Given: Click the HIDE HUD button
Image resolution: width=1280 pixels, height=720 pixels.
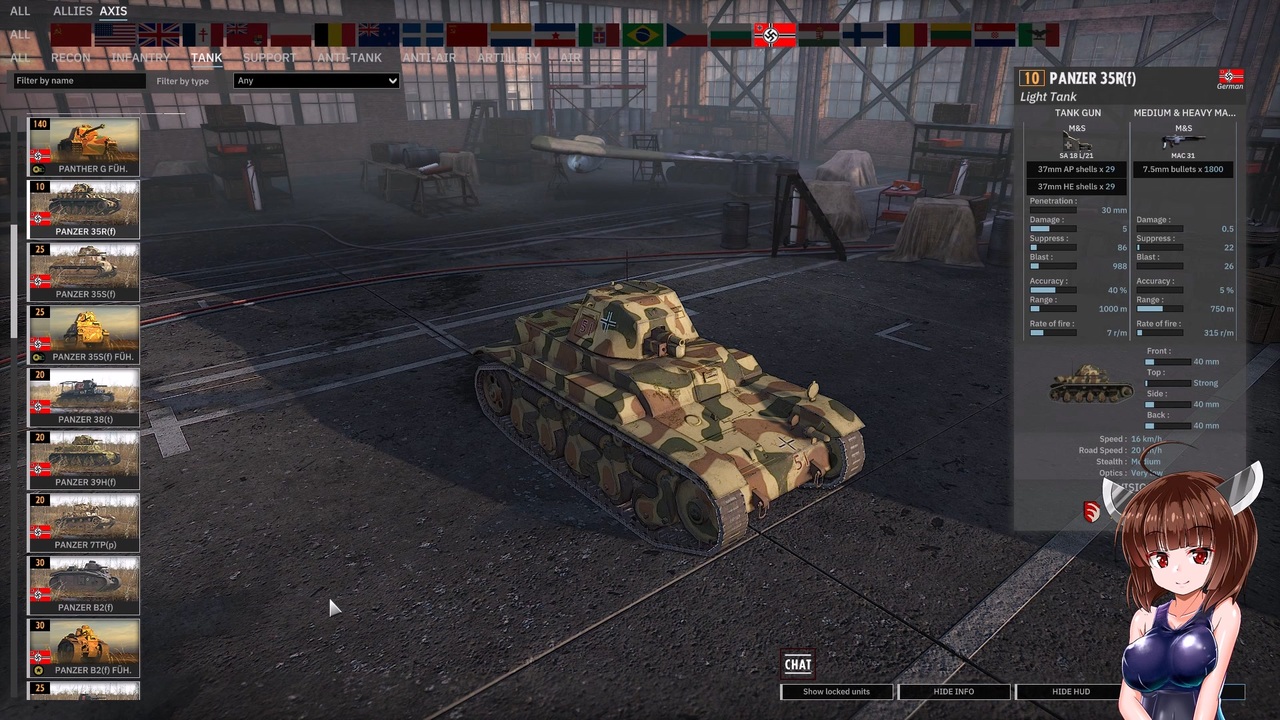Looking at the screenshot, I should coord(1070,691).
